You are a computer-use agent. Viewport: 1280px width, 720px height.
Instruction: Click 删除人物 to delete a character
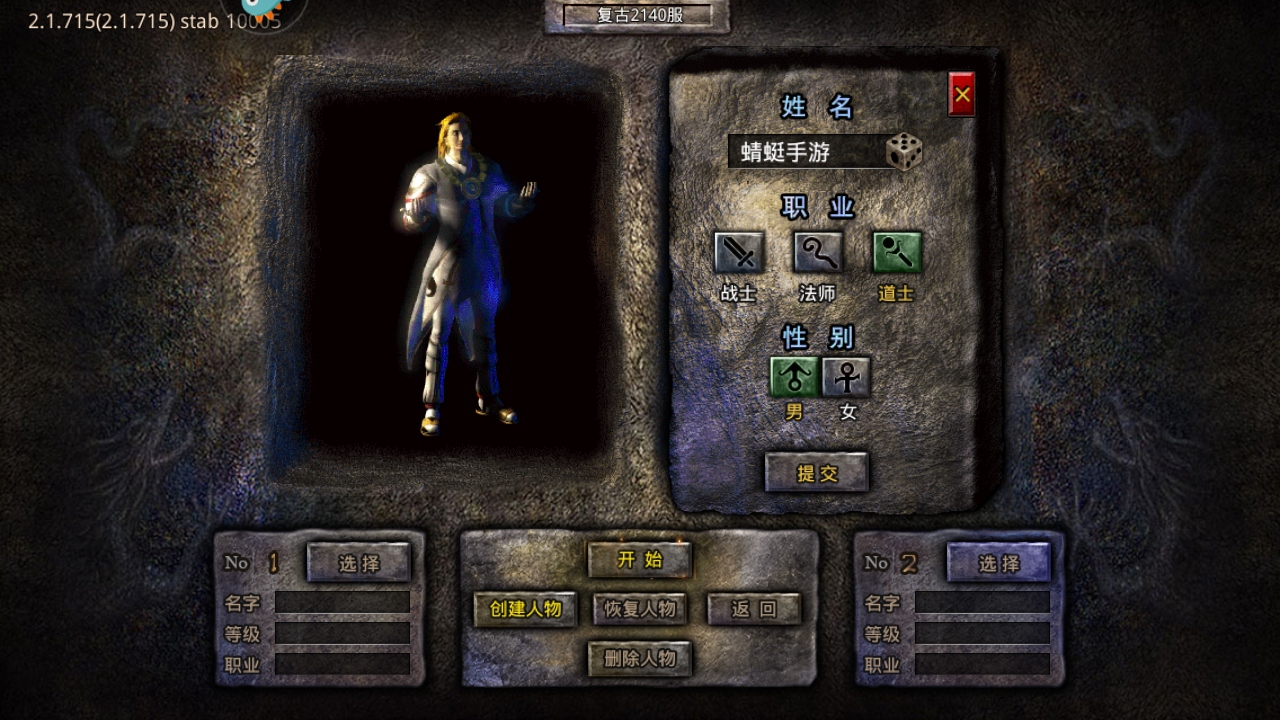(x=640, y=659)
